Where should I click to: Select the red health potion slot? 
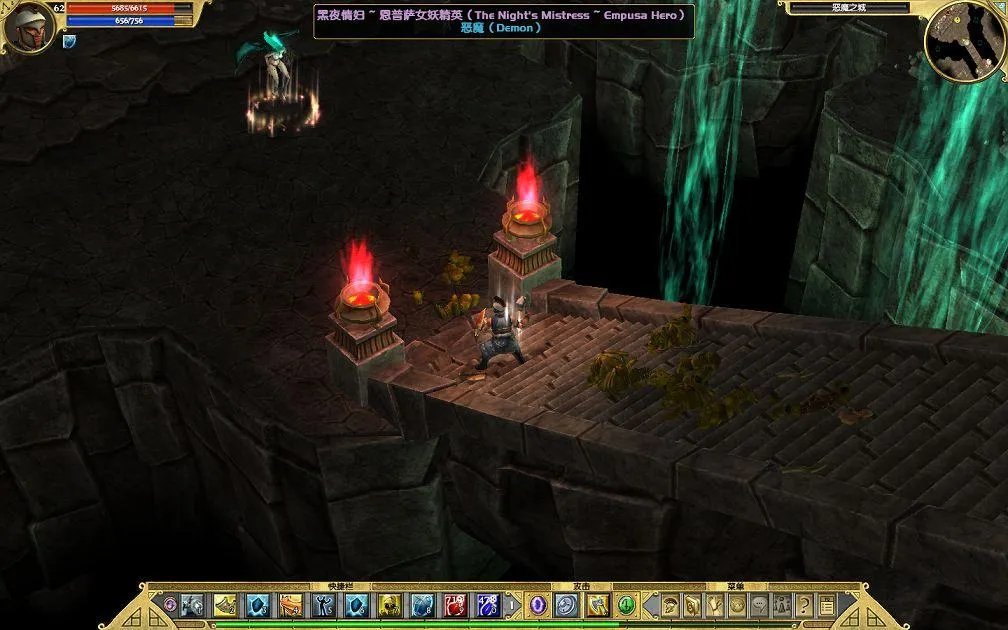tap(455, 604)
